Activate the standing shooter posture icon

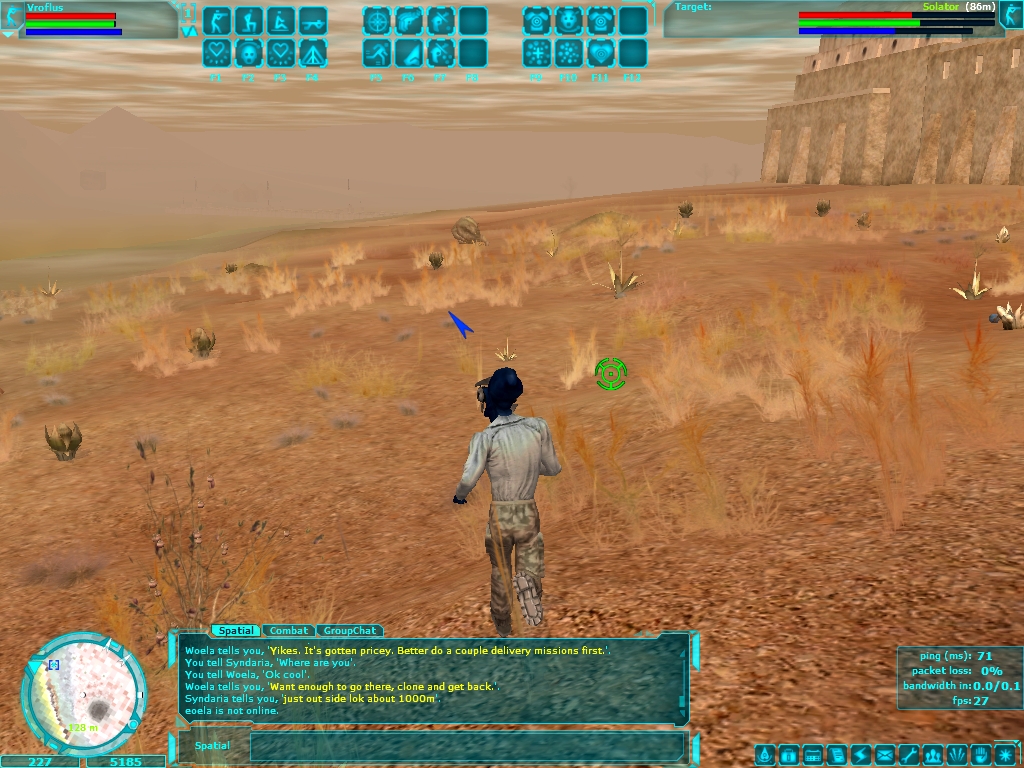pos(217,21)
